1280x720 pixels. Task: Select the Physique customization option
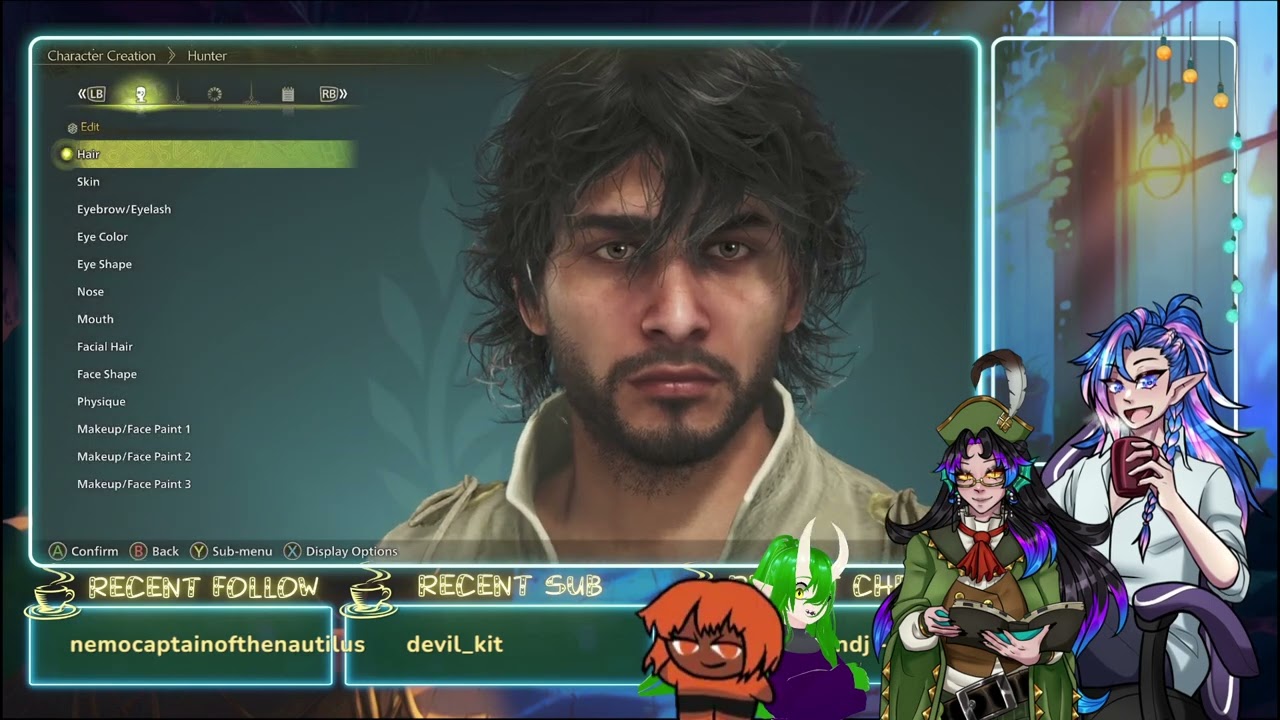pyautogui.click(x=101, y=401)
